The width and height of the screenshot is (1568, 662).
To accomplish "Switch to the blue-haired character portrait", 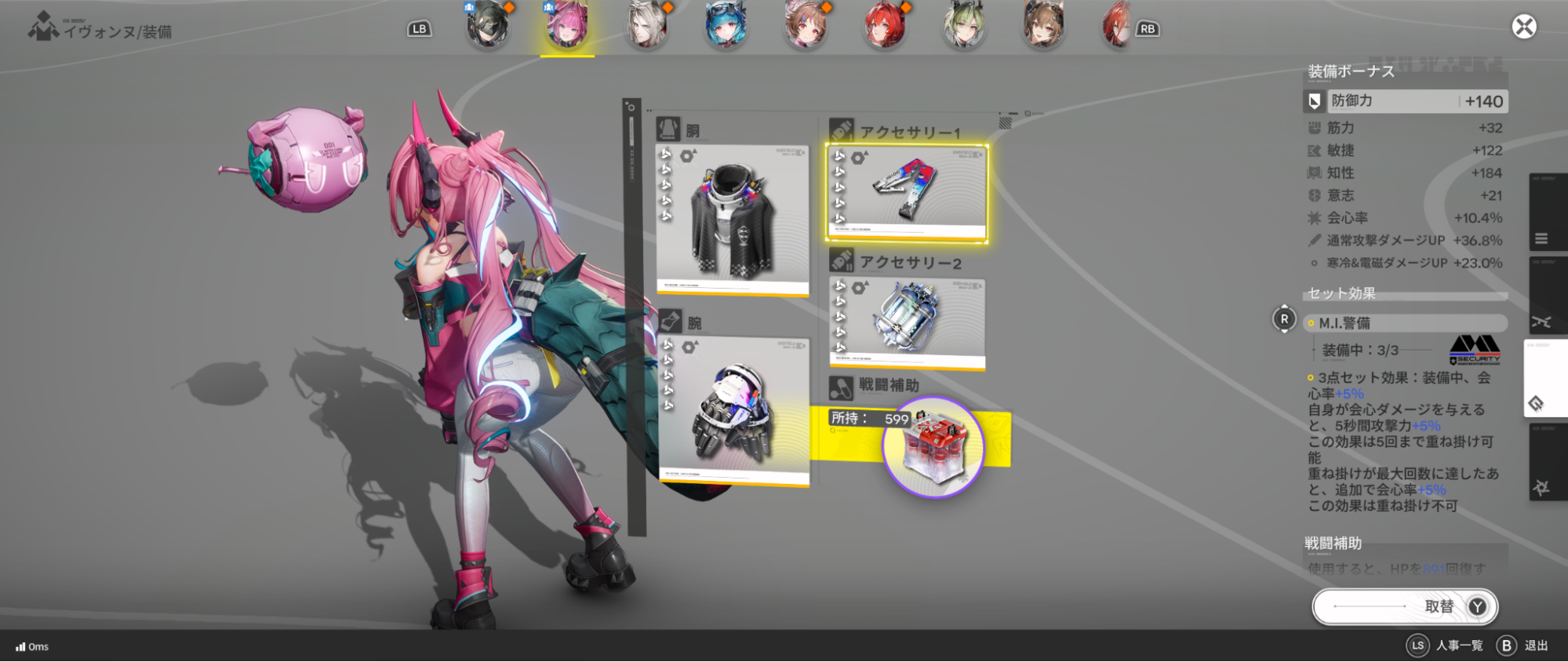I will click(725, 25).
